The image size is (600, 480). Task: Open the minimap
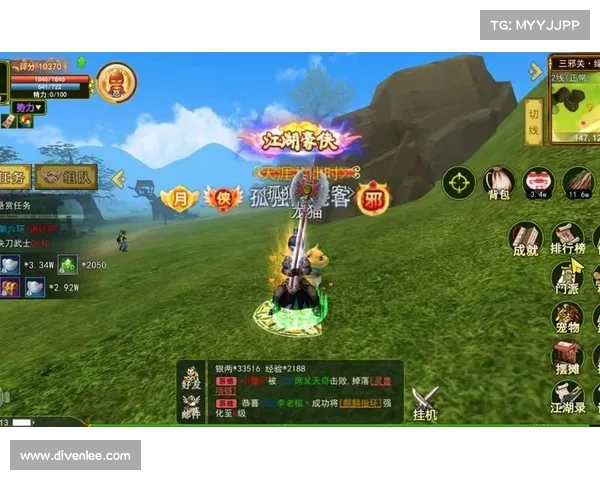pyautogui.click(x=574, y=100)
